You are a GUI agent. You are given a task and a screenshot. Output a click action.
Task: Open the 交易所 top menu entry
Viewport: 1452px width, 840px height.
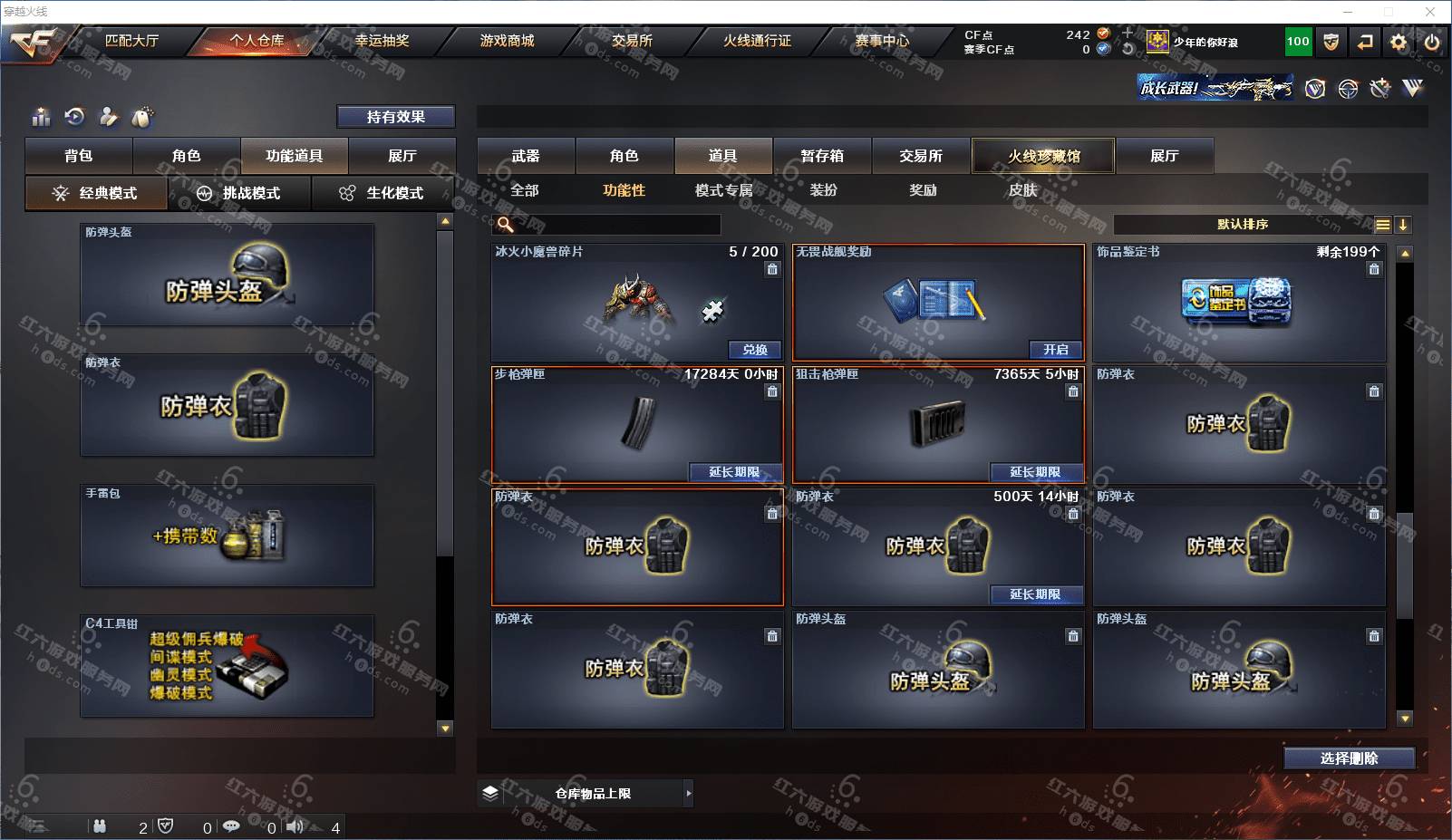point(631,41)
